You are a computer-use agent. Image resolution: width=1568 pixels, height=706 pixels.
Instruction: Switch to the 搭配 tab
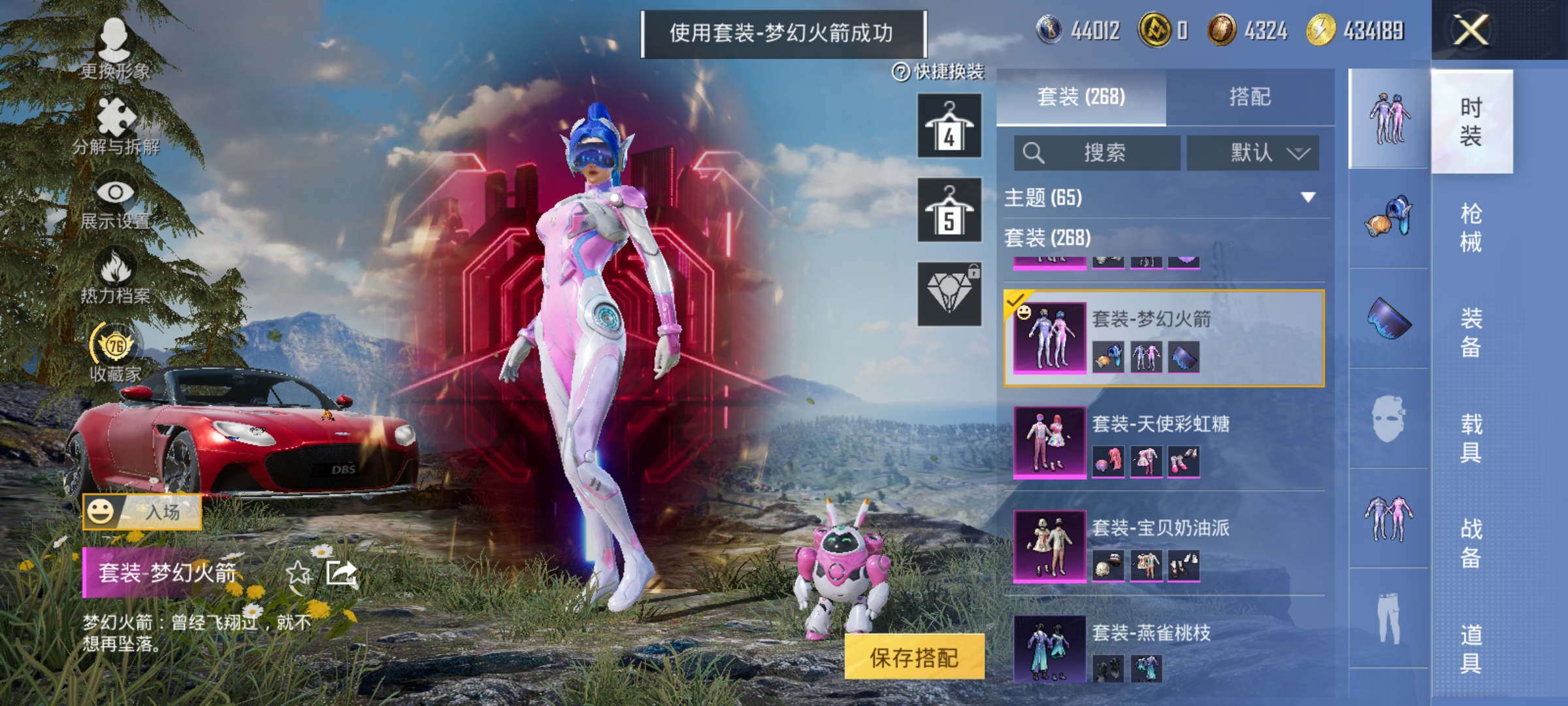[x=1252, y=97]
